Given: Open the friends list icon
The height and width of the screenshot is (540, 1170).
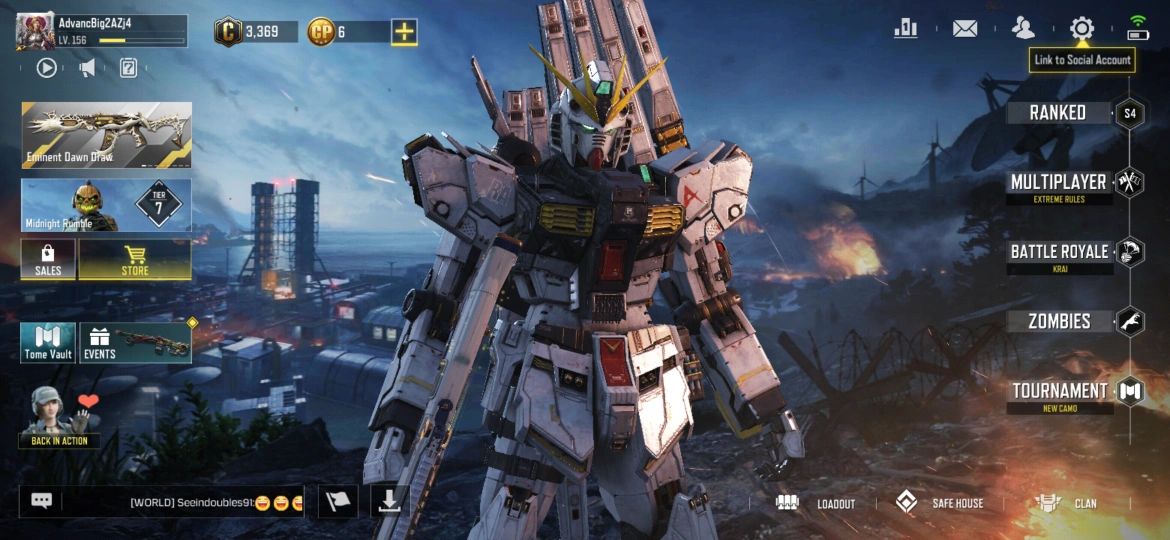Looking at the screenshot, I should point(1023,28).
